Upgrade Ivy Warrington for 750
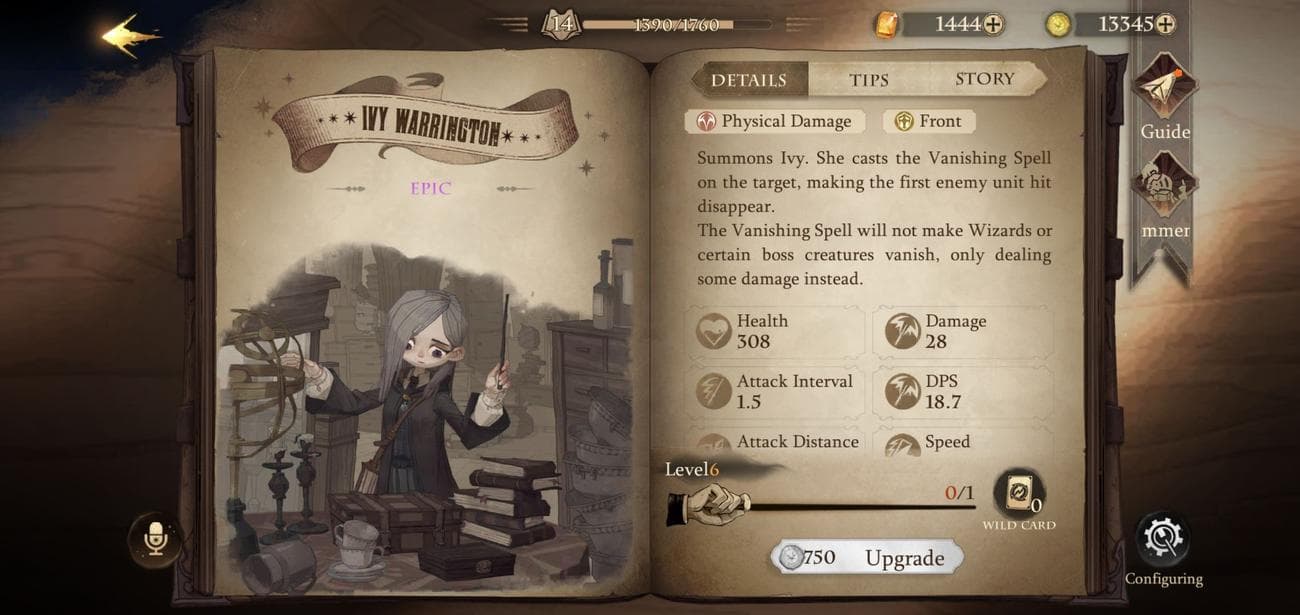Screen dimensions: 1300x615 pyautogui.click(x=867, y=557)
